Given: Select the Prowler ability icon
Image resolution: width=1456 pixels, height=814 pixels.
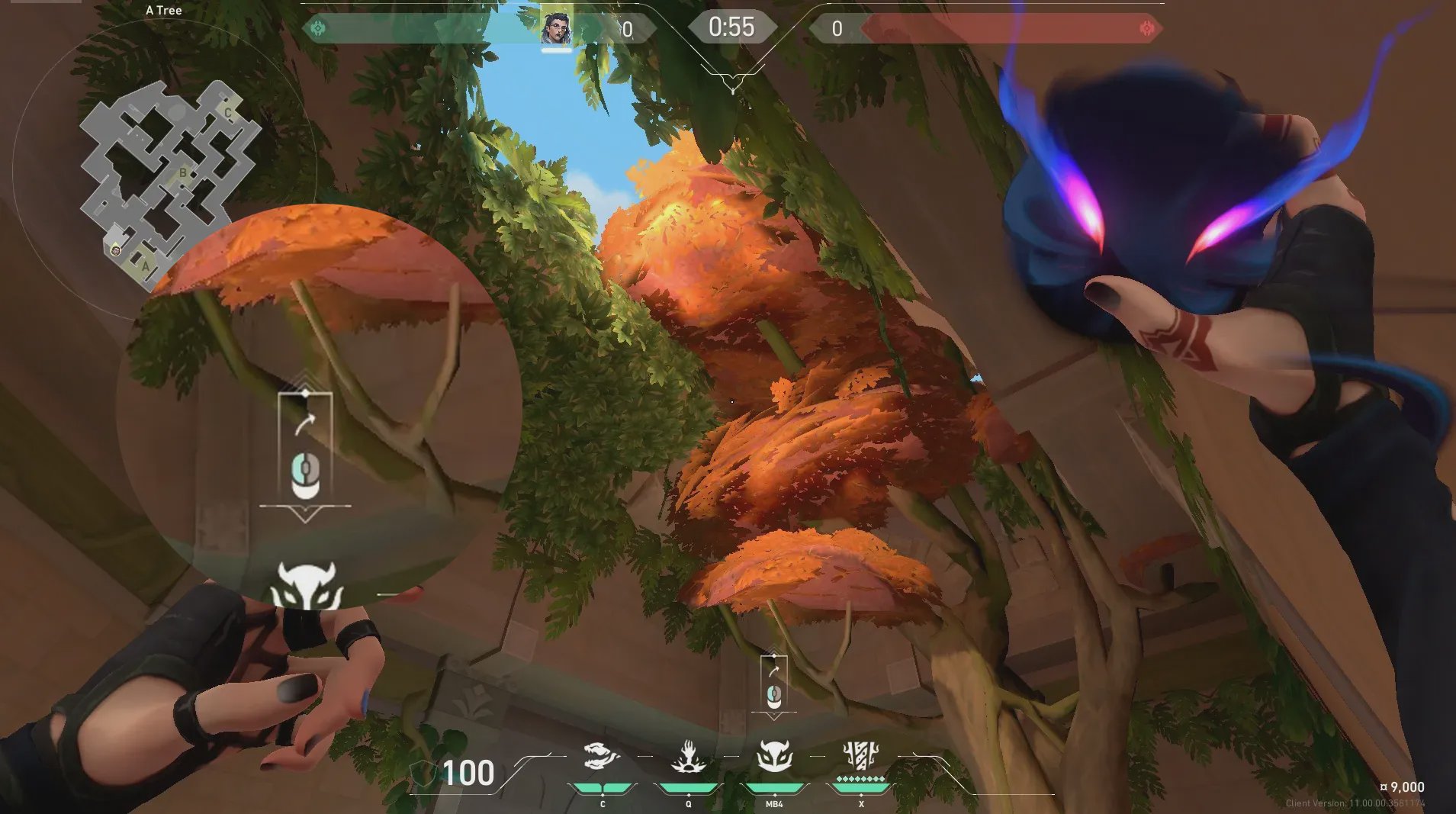Looking at the screenshot, I should pyautogui.click(x=601, y=758).
